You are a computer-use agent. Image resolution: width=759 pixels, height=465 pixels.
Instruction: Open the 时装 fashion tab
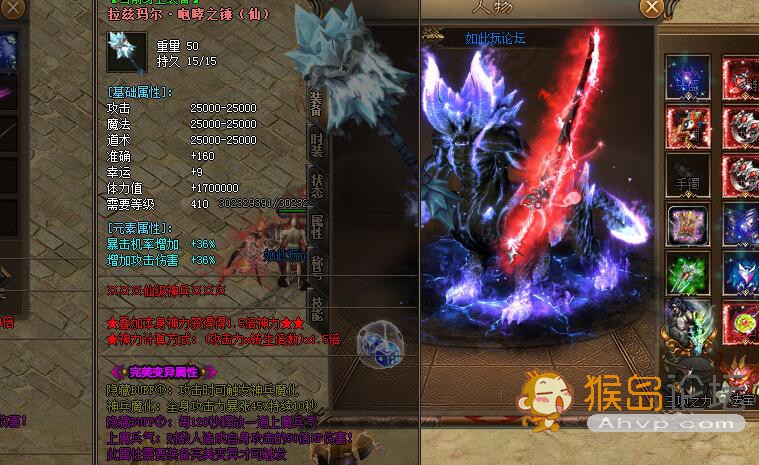(x=316, y=142)
